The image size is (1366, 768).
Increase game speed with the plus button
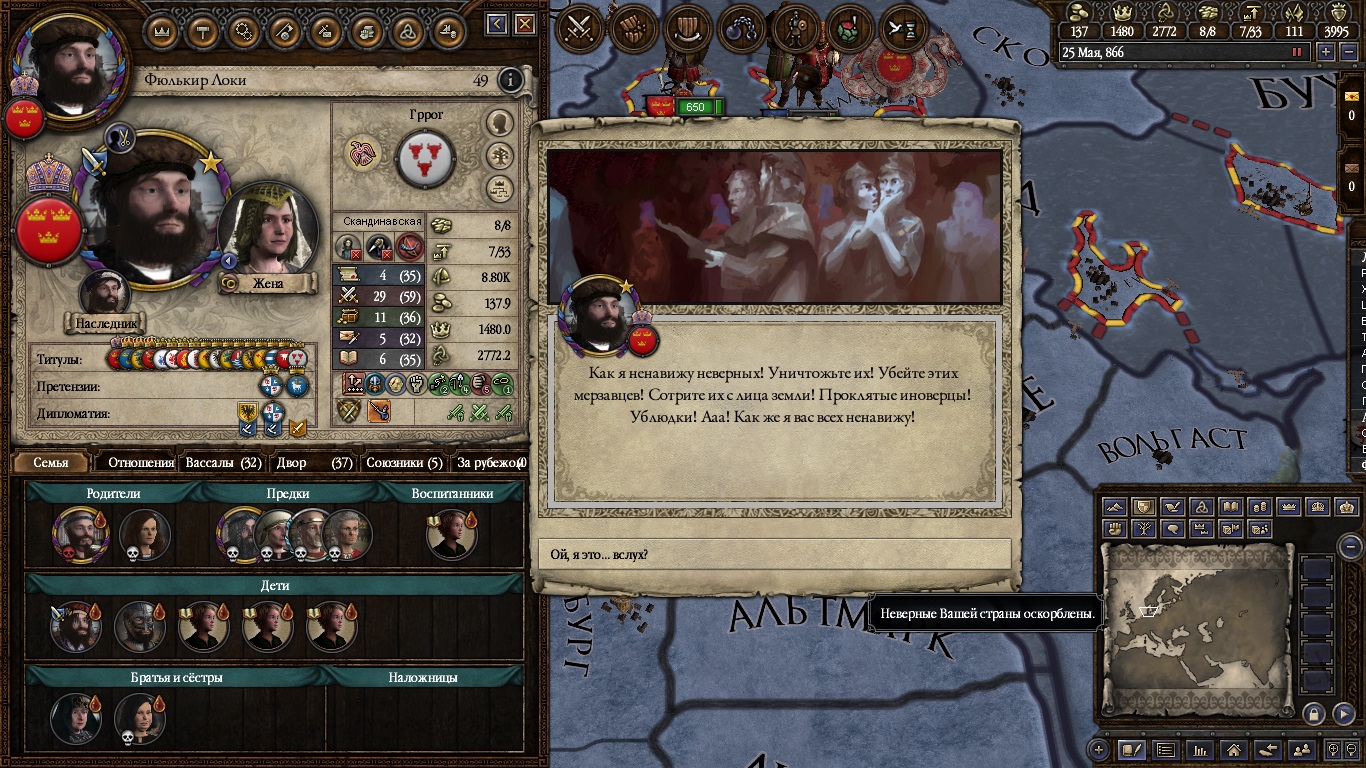point(1326,52)
